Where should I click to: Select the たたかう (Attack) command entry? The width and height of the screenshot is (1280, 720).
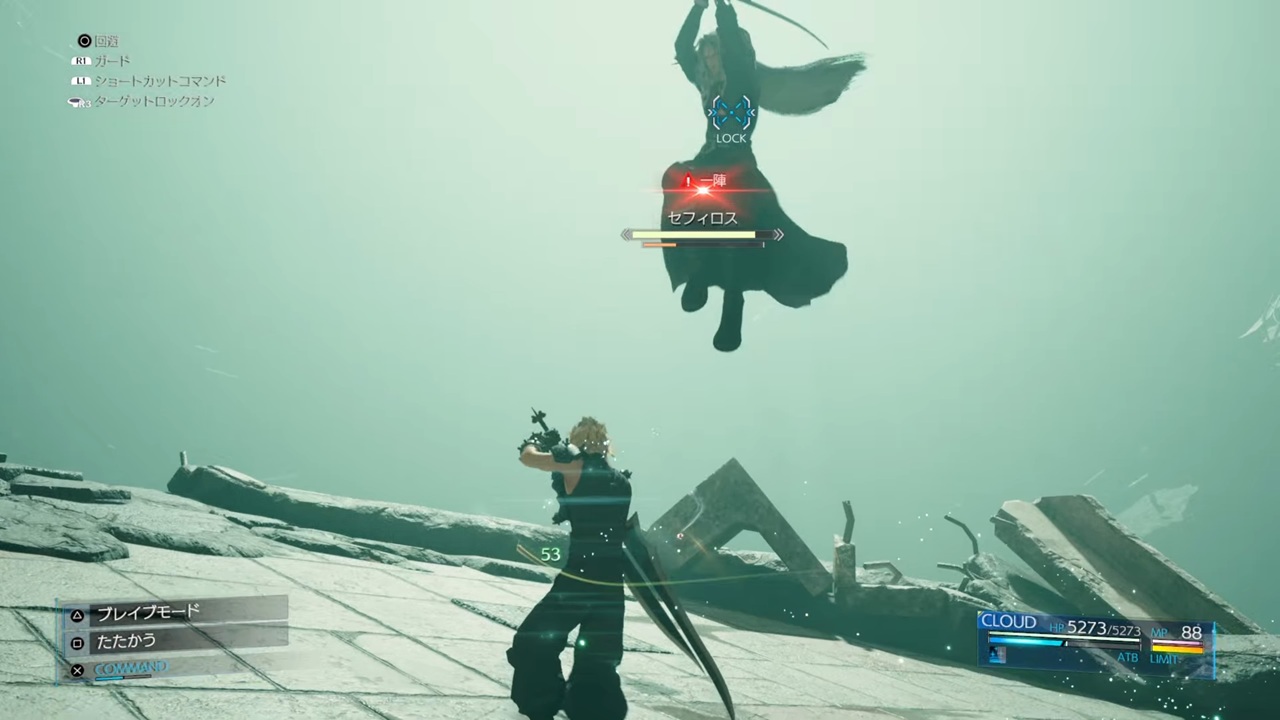click(126, 641)
